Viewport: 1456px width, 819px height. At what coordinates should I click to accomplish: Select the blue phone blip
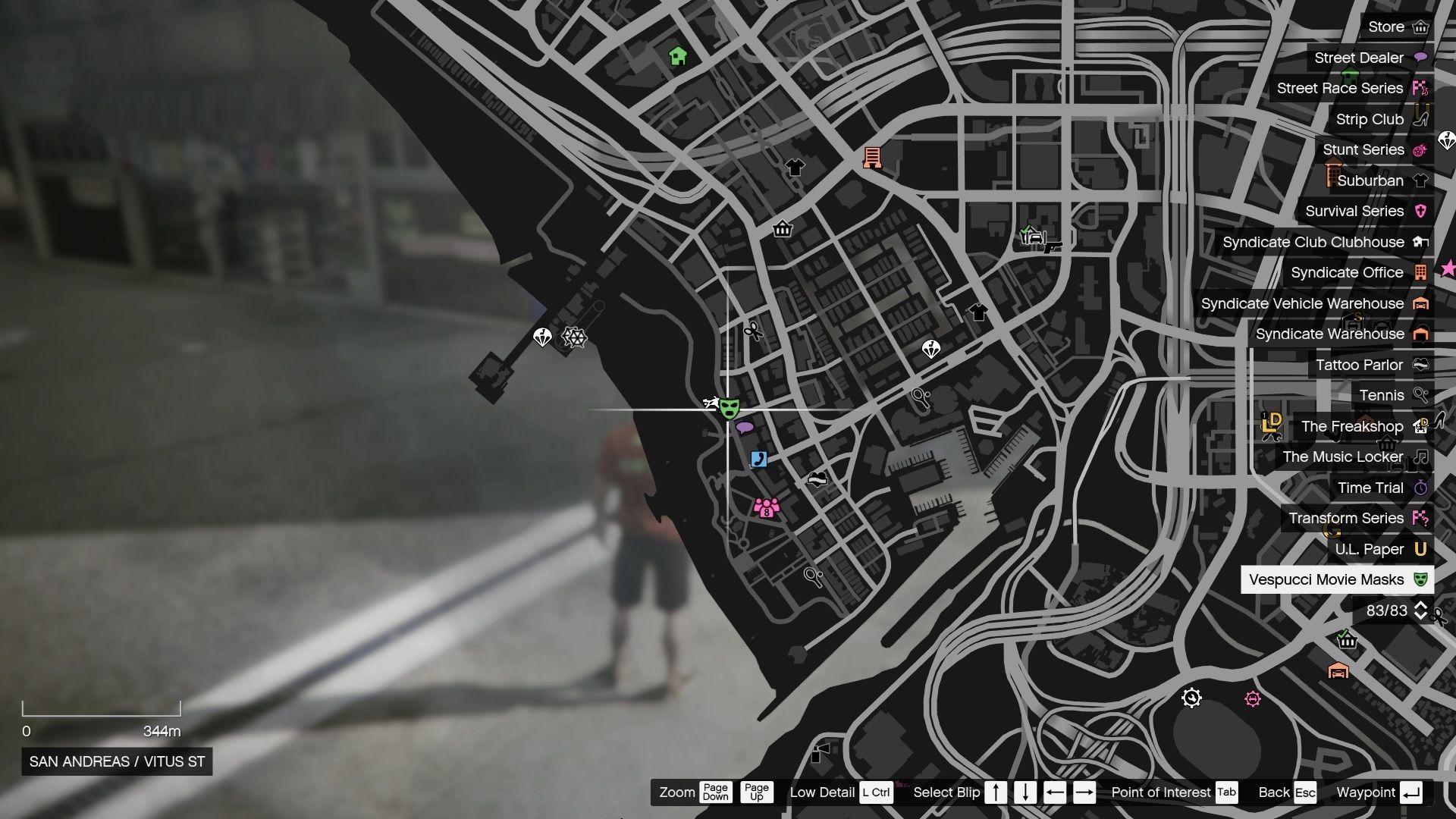(758, 459)
